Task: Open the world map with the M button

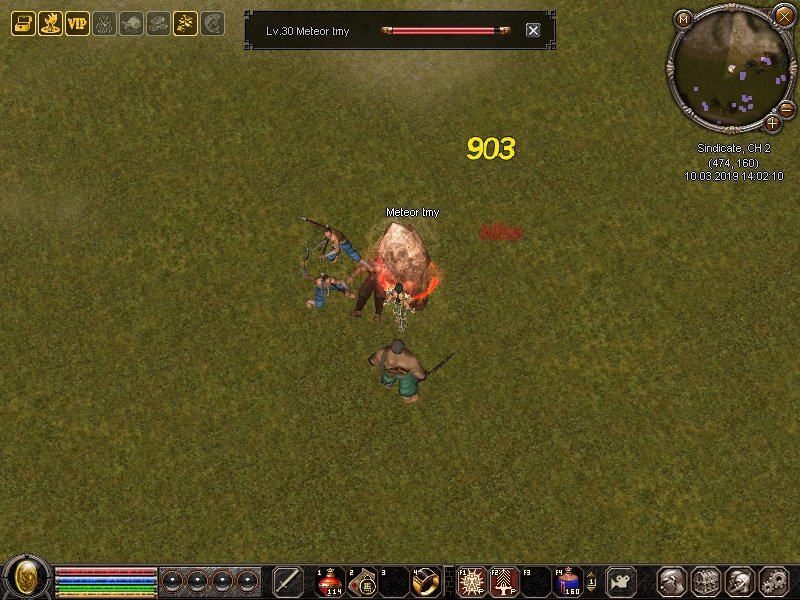Action: (x=683, y=18)
